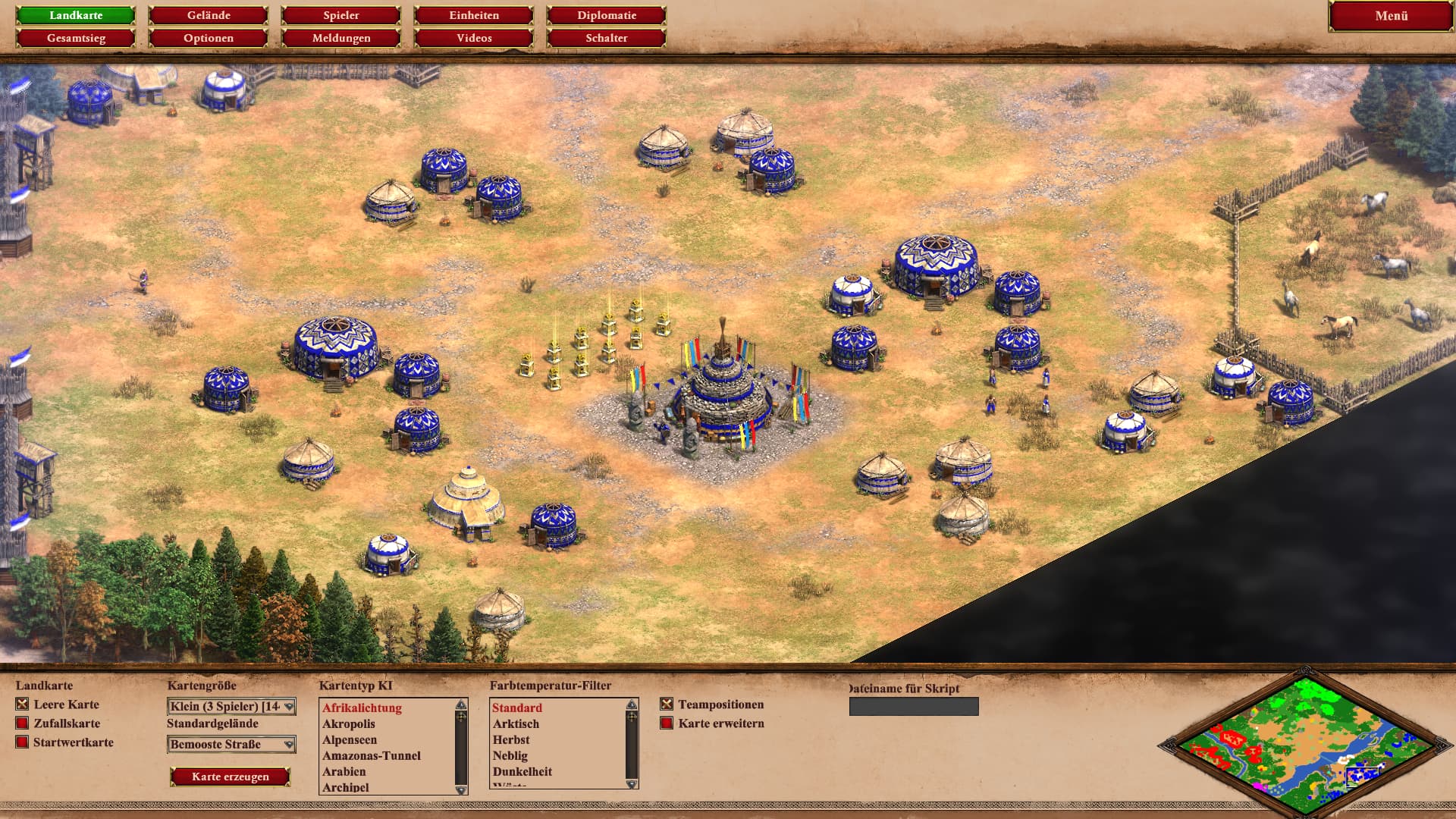The height and width of the screenshot is (819, 1456).
Task: Switch to the Gesamtsieg tab
Action: [x=76, y=38]
